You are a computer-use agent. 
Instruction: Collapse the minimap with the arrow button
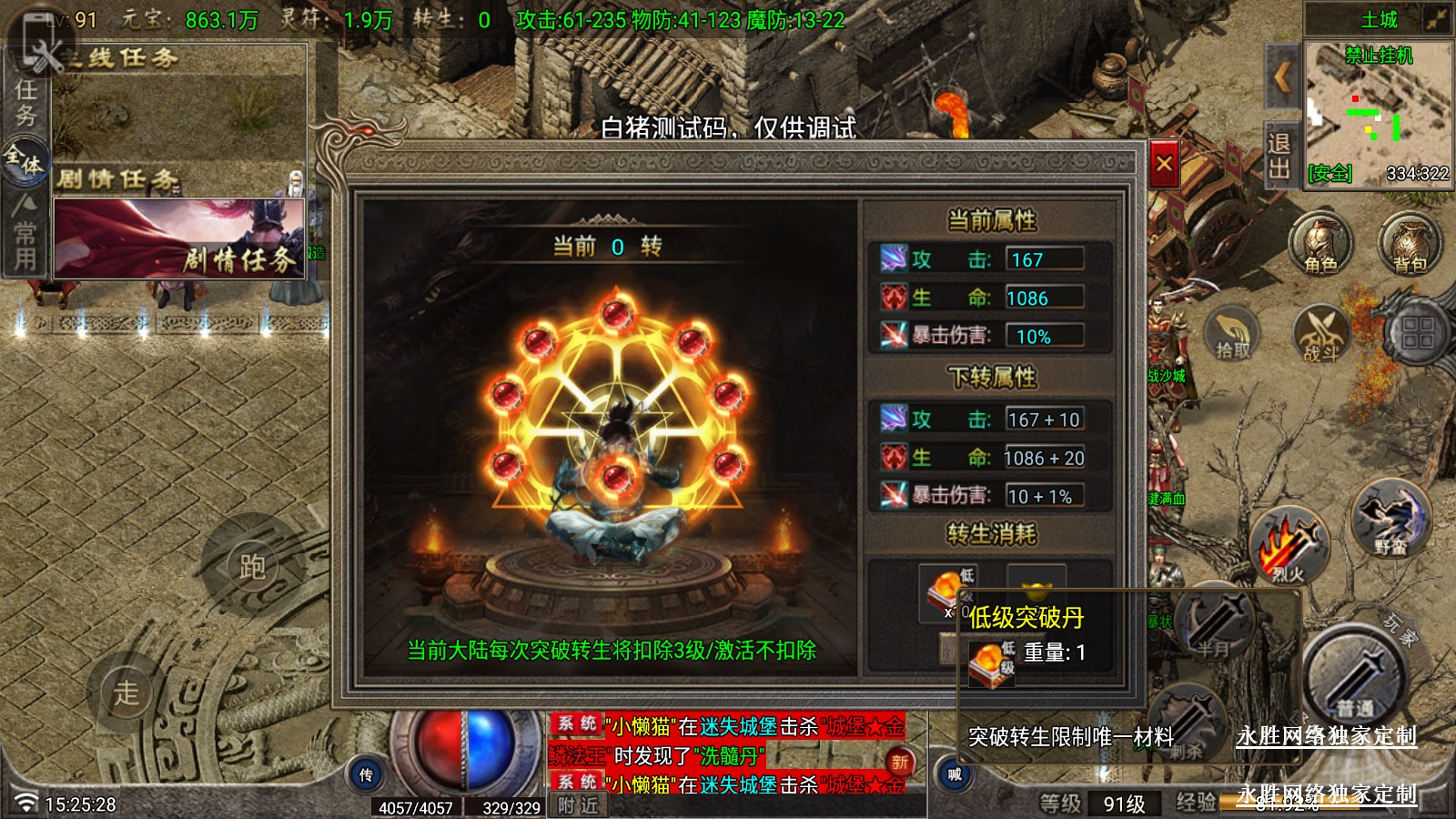coord(1282,77)
